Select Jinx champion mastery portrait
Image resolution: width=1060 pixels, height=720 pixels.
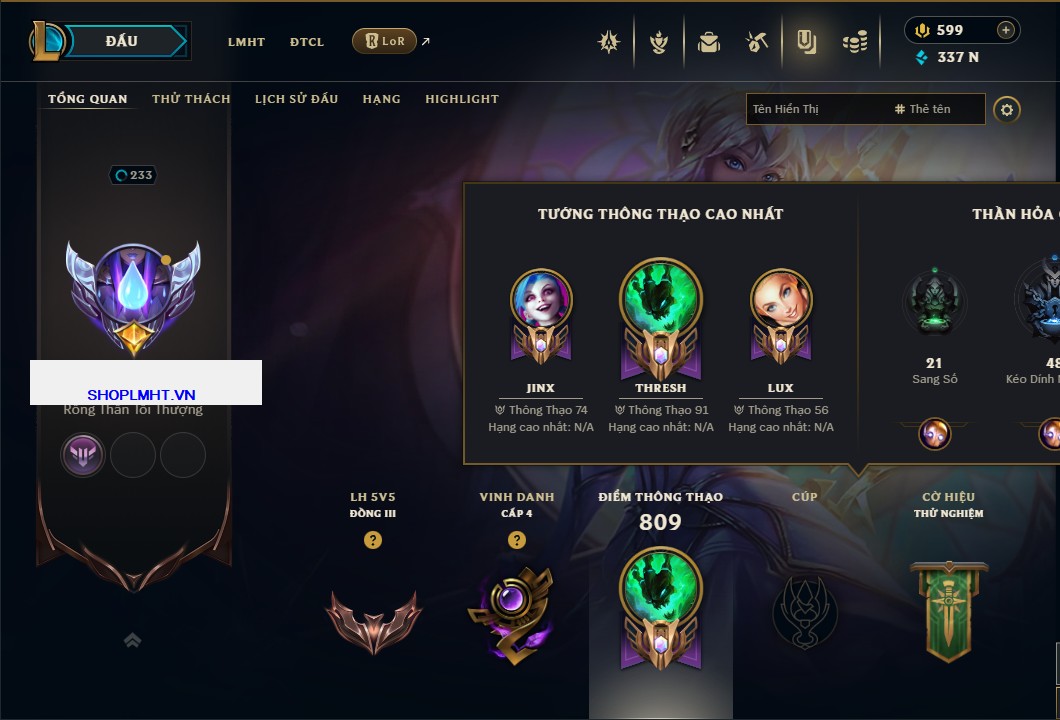pos(541,300)
